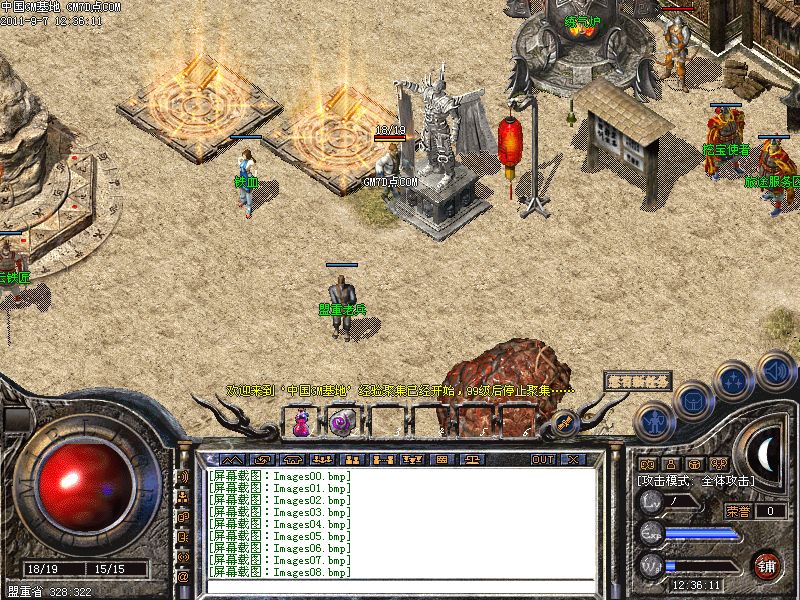
Task: Use the red potion in belt slot
Action: coord(300,424)
